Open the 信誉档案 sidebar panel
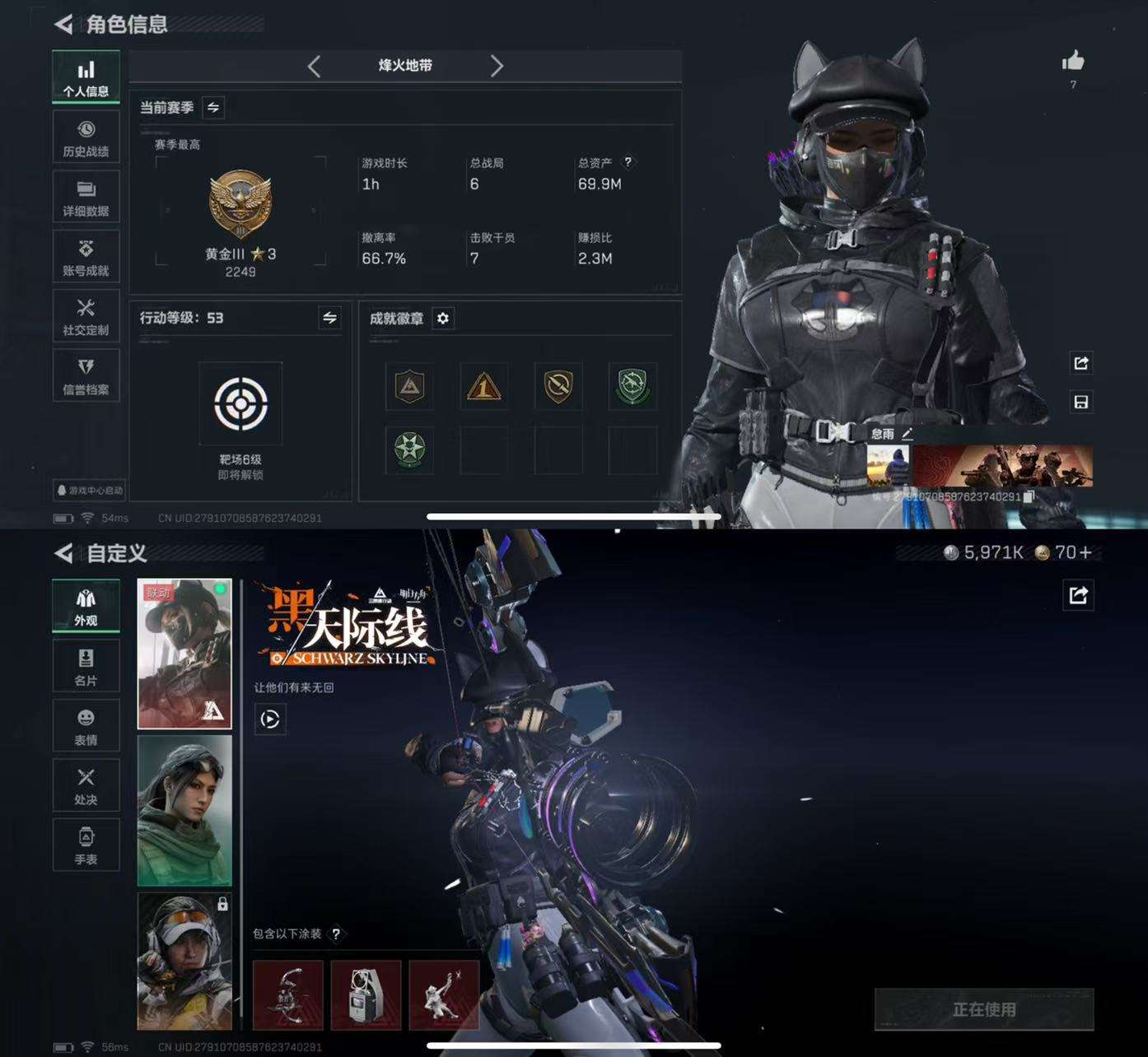 click(x=86, y=375)
